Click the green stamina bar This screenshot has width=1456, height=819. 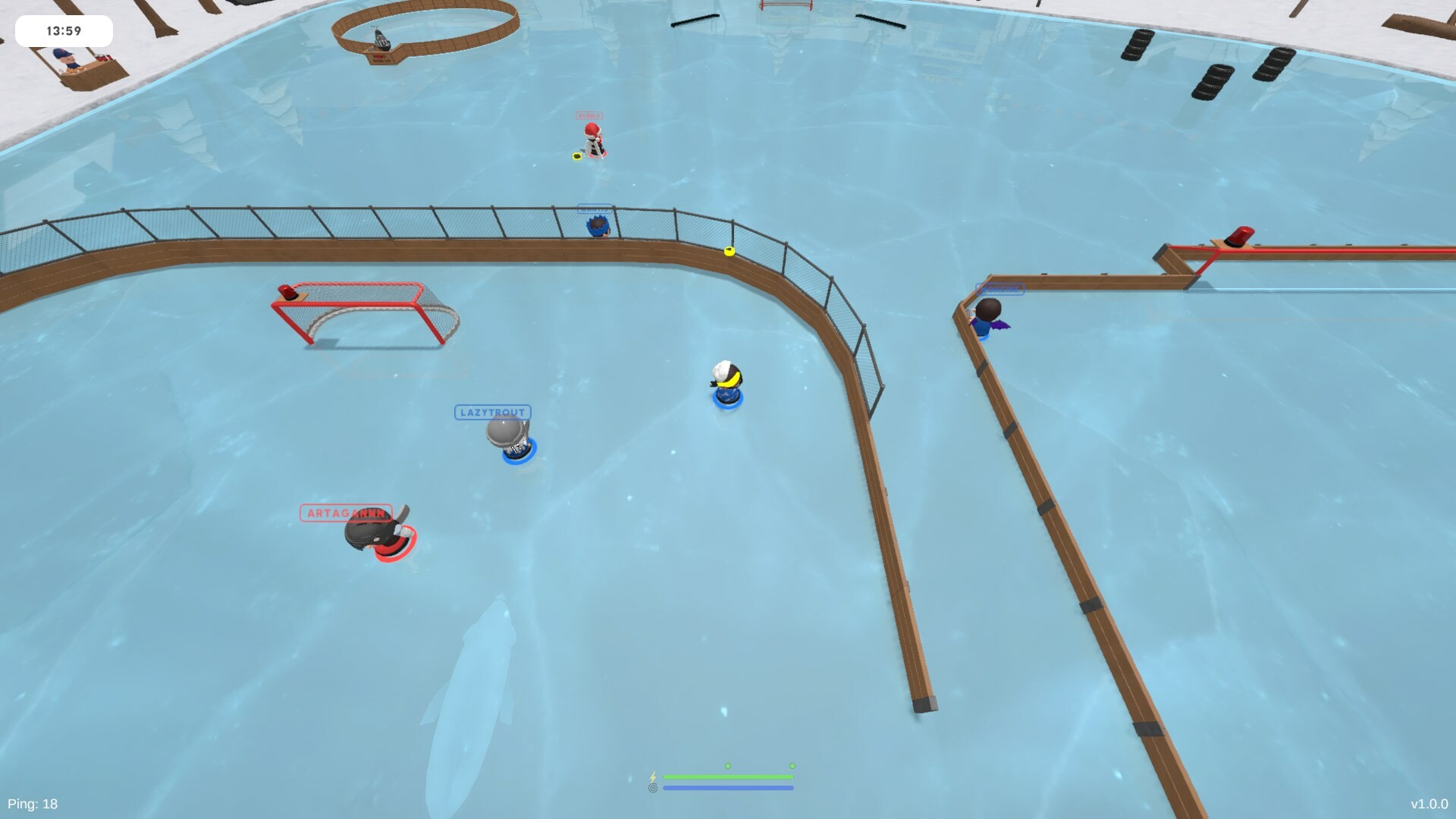(730, 777)
